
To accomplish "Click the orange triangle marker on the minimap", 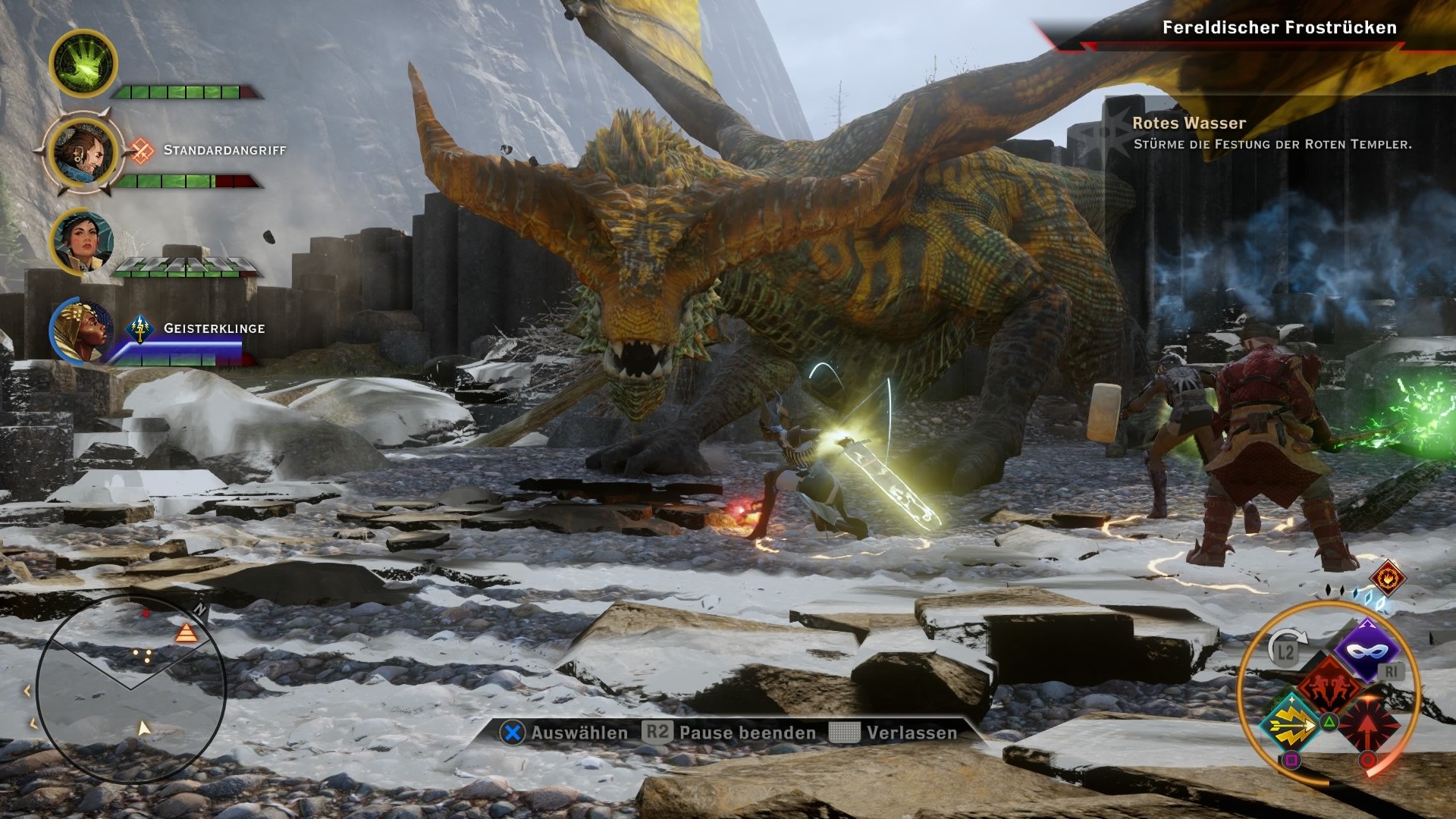I will pos(186,633).
